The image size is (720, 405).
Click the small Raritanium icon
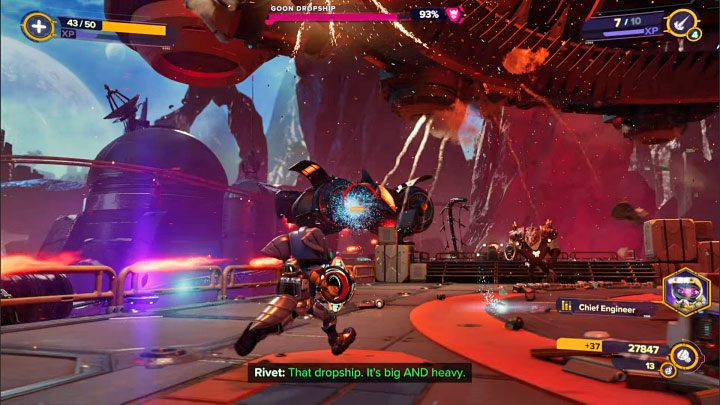tap(666, 369)
